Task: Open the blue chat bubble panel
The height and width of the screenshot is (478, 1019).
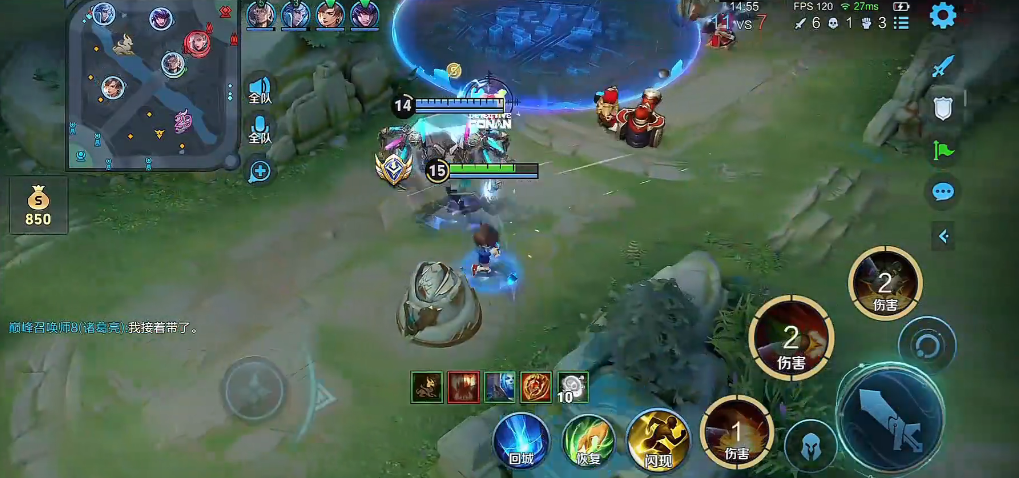Action: [942, 192]
